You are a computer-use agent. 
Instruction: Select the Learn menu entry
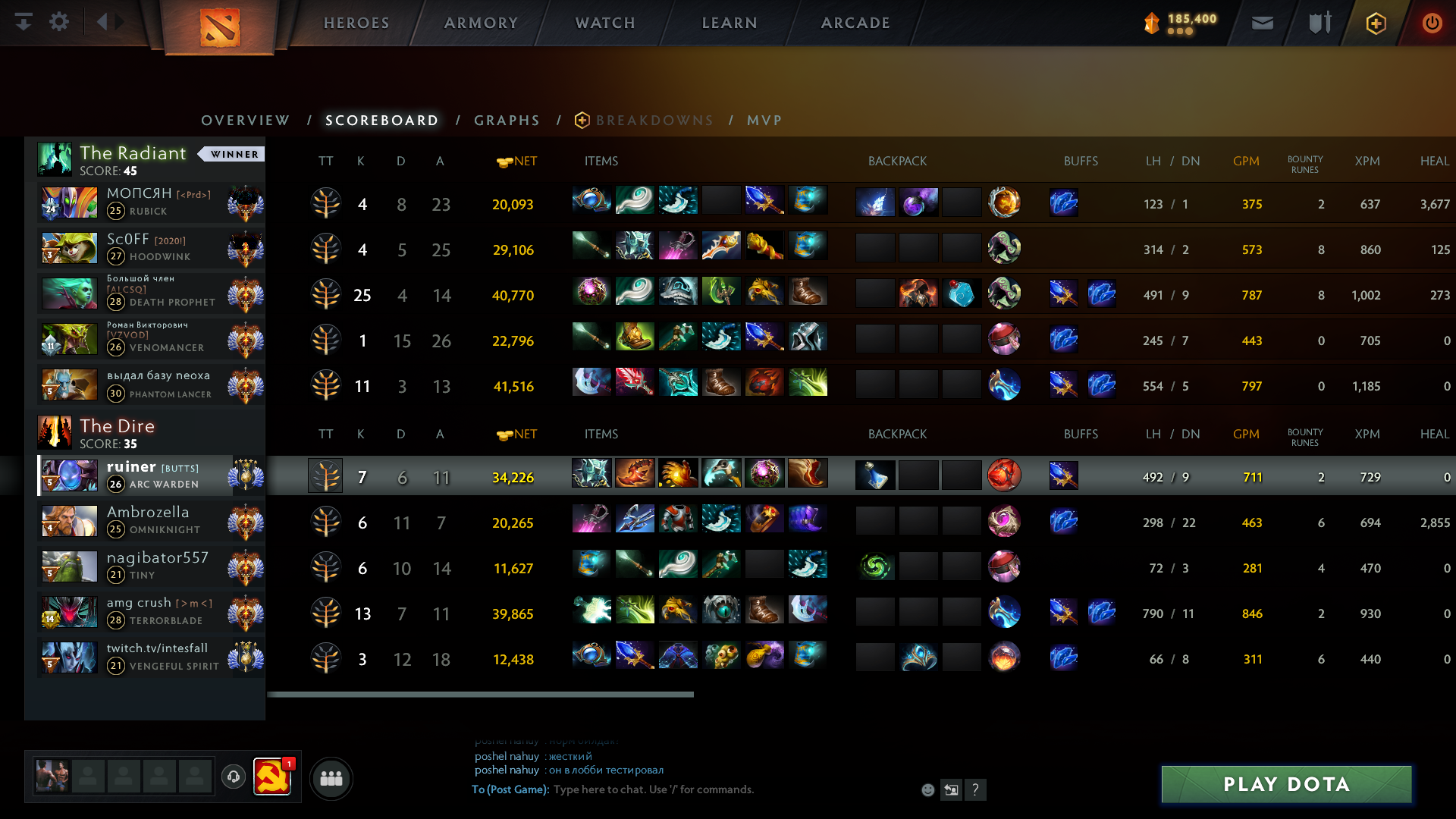[730, 23]
